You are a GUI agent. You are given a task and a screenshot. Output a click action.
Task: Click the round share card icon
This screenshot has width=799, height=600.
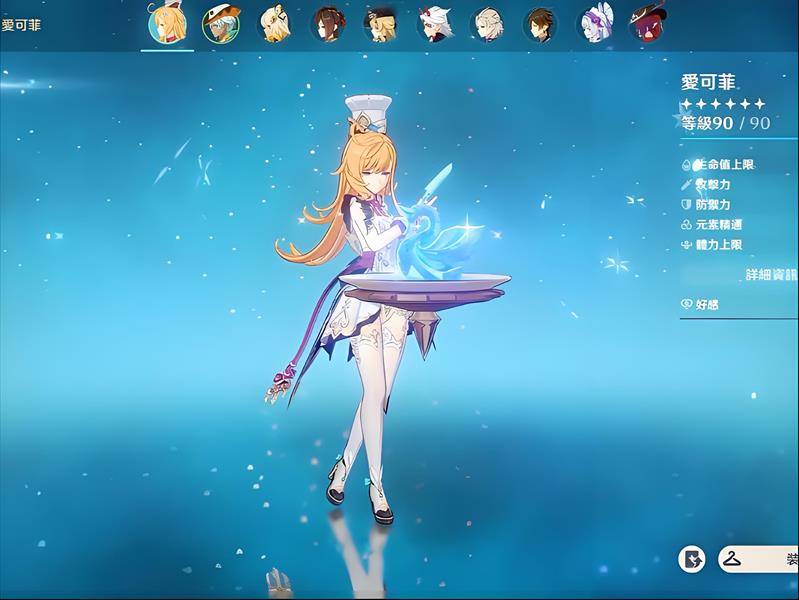[x=692, y=560]
